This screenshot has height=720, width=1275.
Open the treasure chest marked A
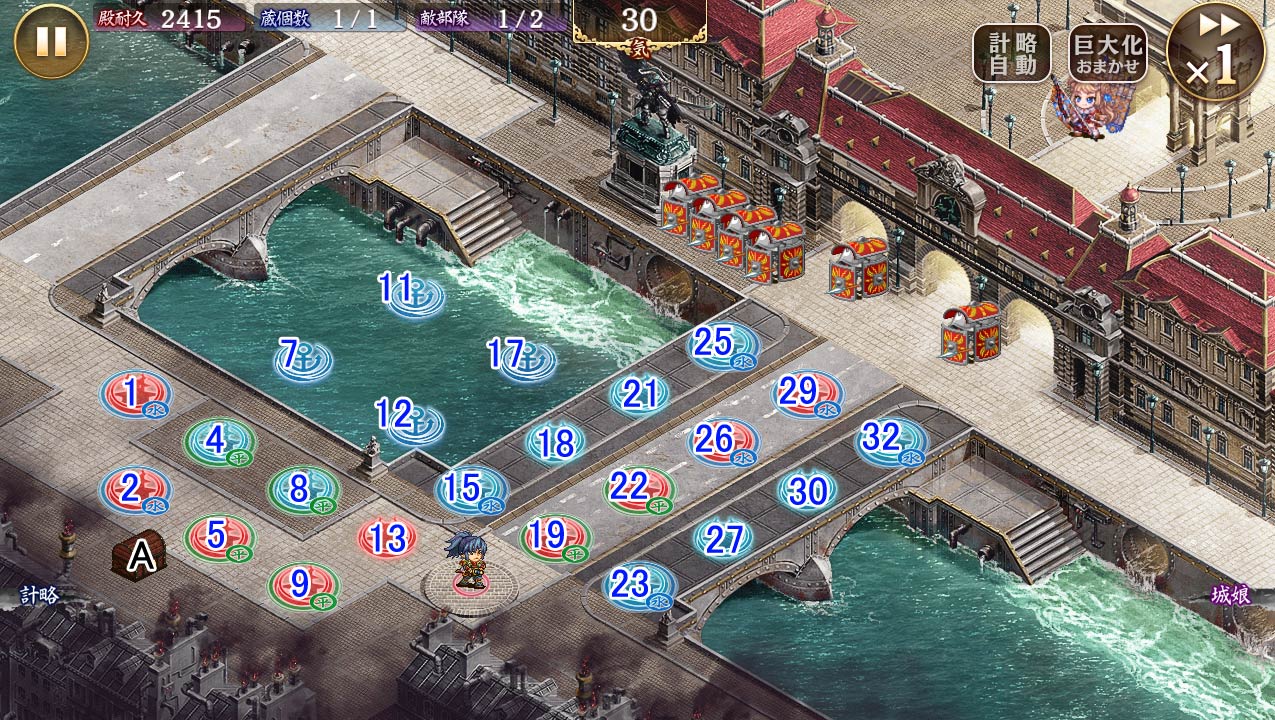pyautogui.click(x=140, y=556)
